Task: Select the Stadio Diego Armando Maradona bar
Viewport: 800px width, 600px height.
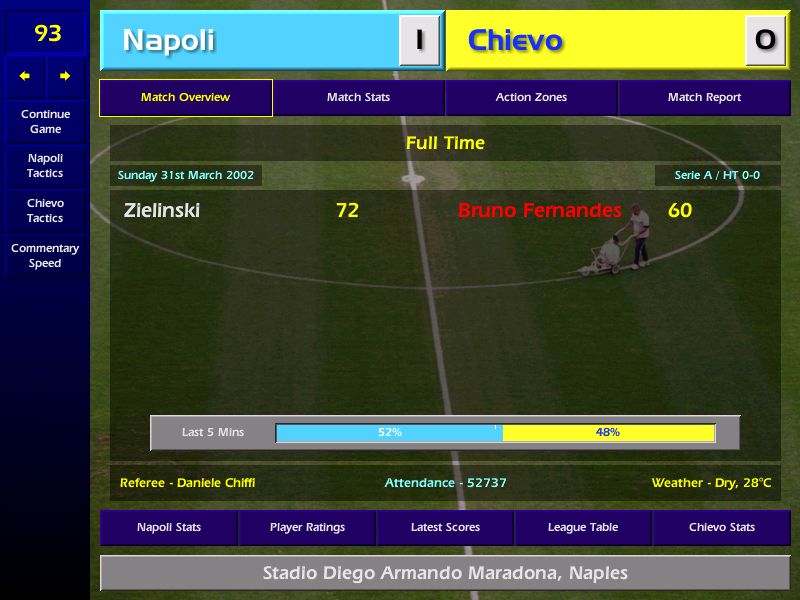Action: click(x=445, y=574)
